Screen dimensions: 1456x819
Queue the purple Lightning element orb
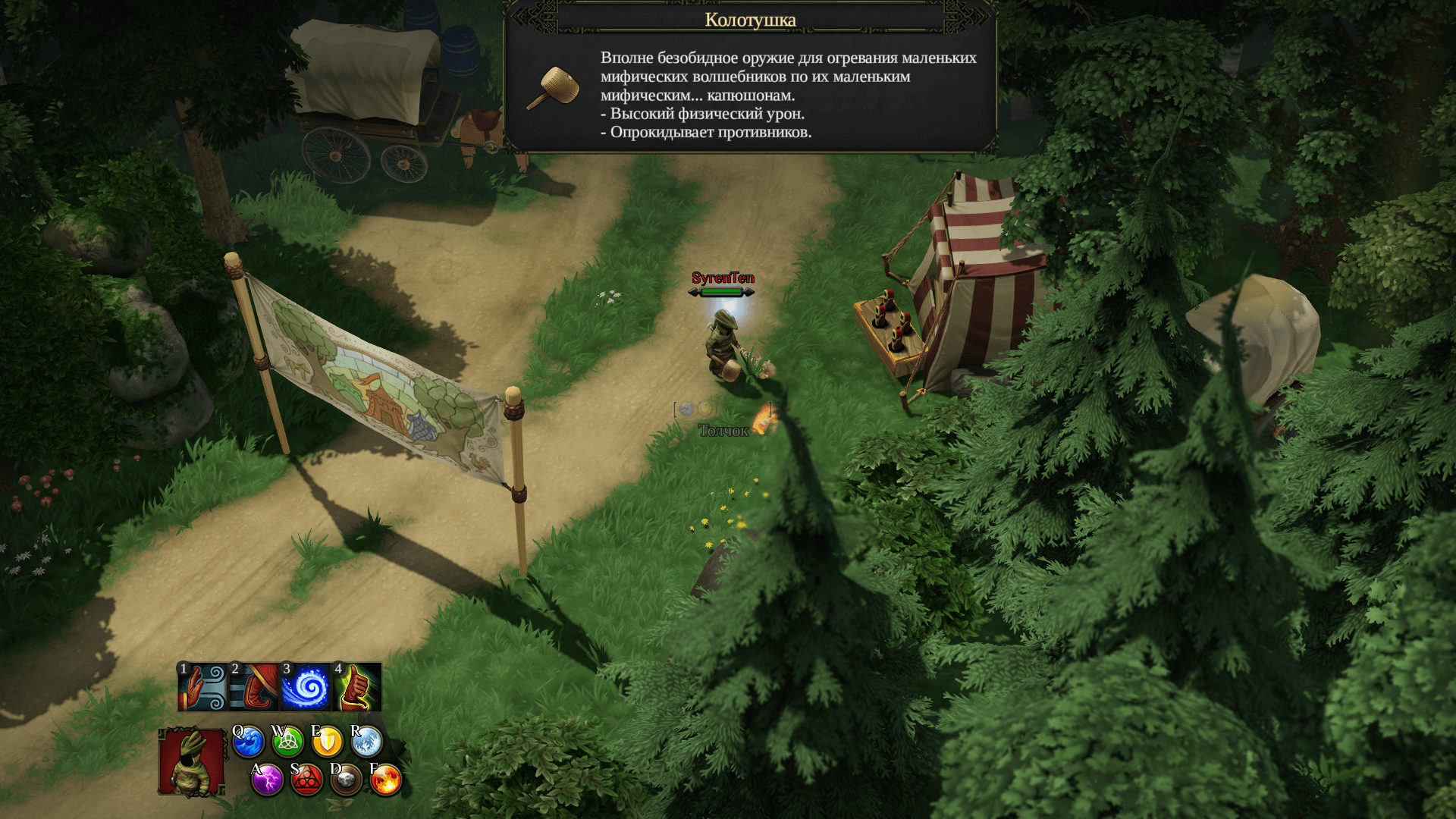coord(267,780)
